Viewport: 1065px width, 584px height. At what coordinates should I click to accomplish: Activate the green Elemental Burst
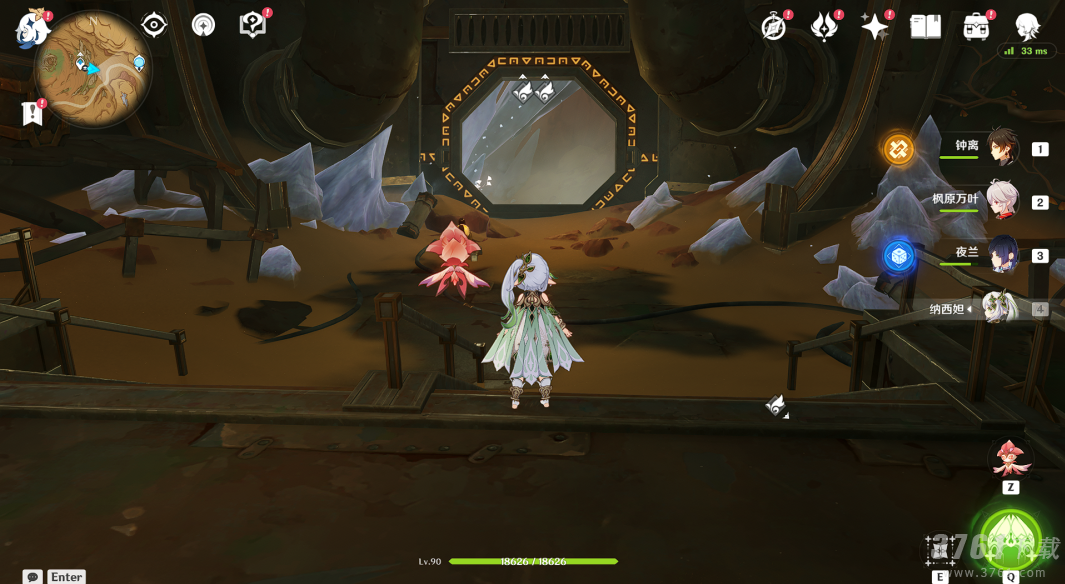[x=1010, y=538]
